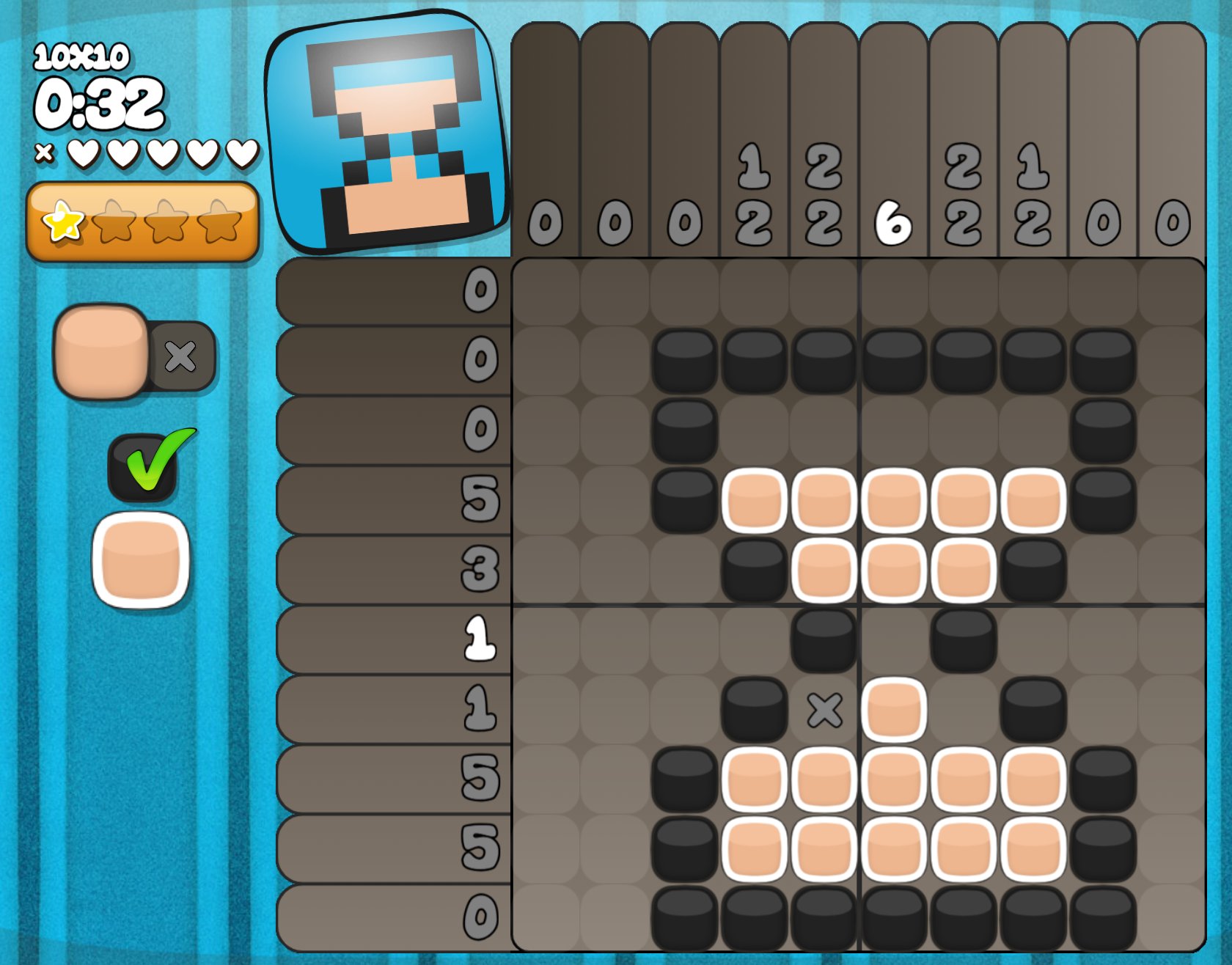The width and height of the screenshot is (1232, 965).
Task: Open the pixel-art puzzle preview thumbnail
Action: click(388, 132)
